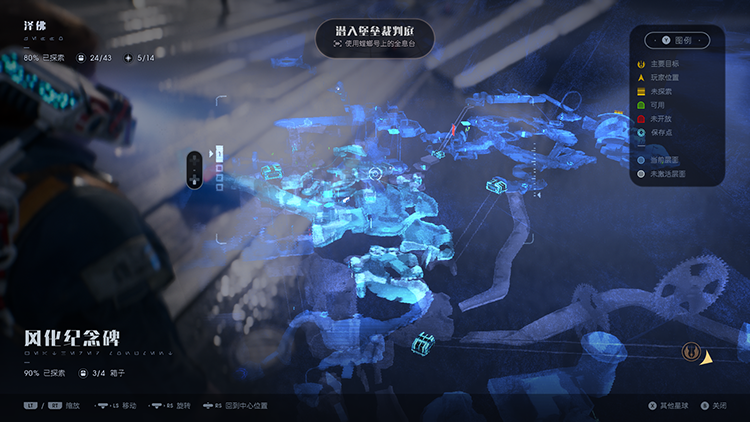Click the main objective marker on the map

[688, 352]
